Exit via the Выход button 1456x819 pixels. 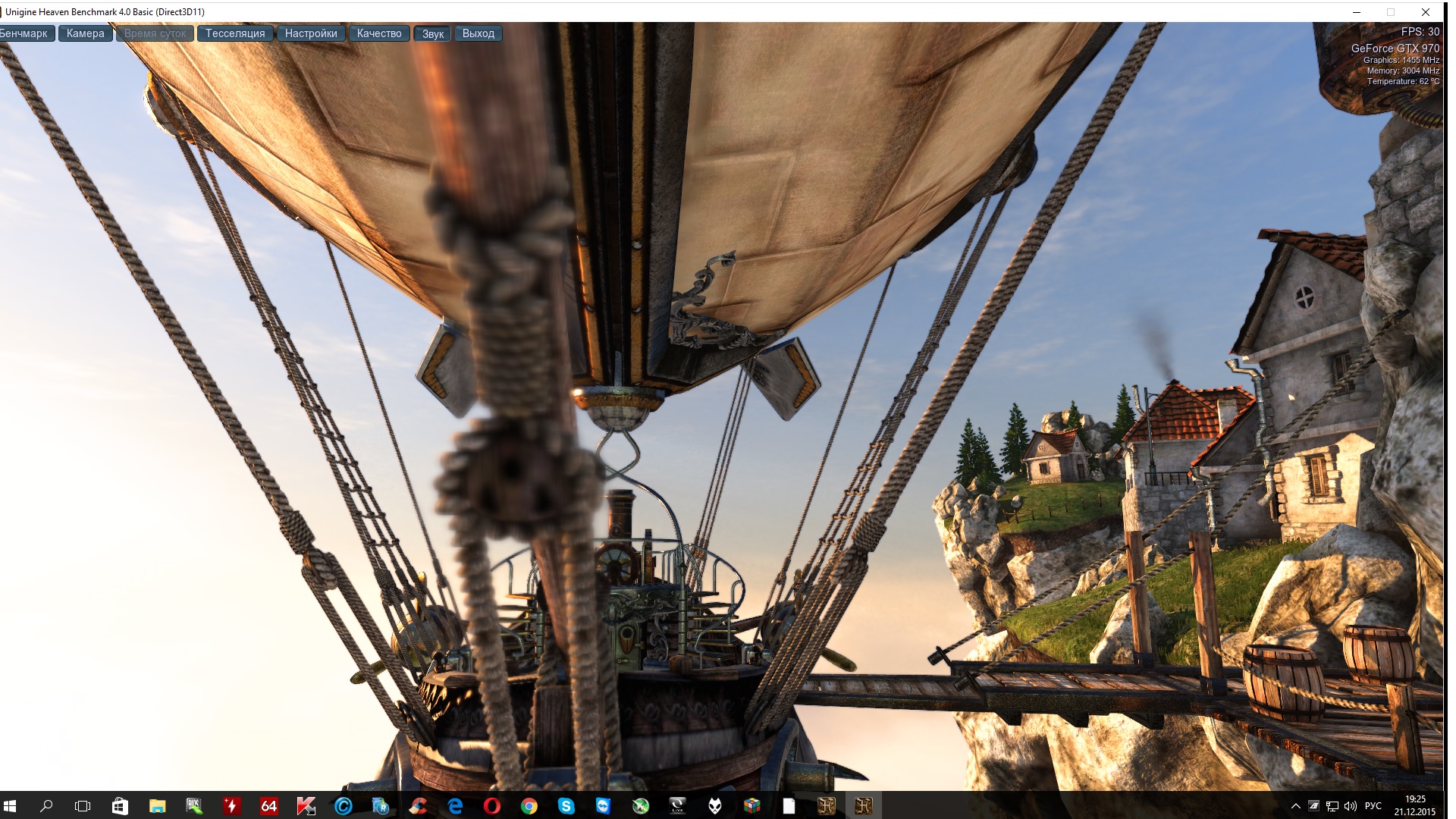pos(478,33)
